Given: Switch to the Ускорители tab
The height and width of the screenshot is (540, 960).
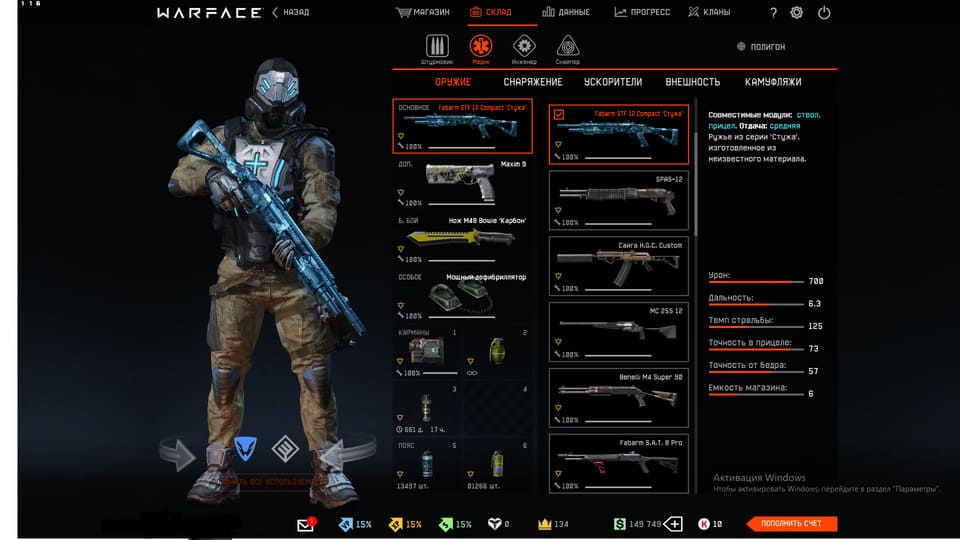Looking at the screenshot, I should pyautogui.click(x=614, y=82).
